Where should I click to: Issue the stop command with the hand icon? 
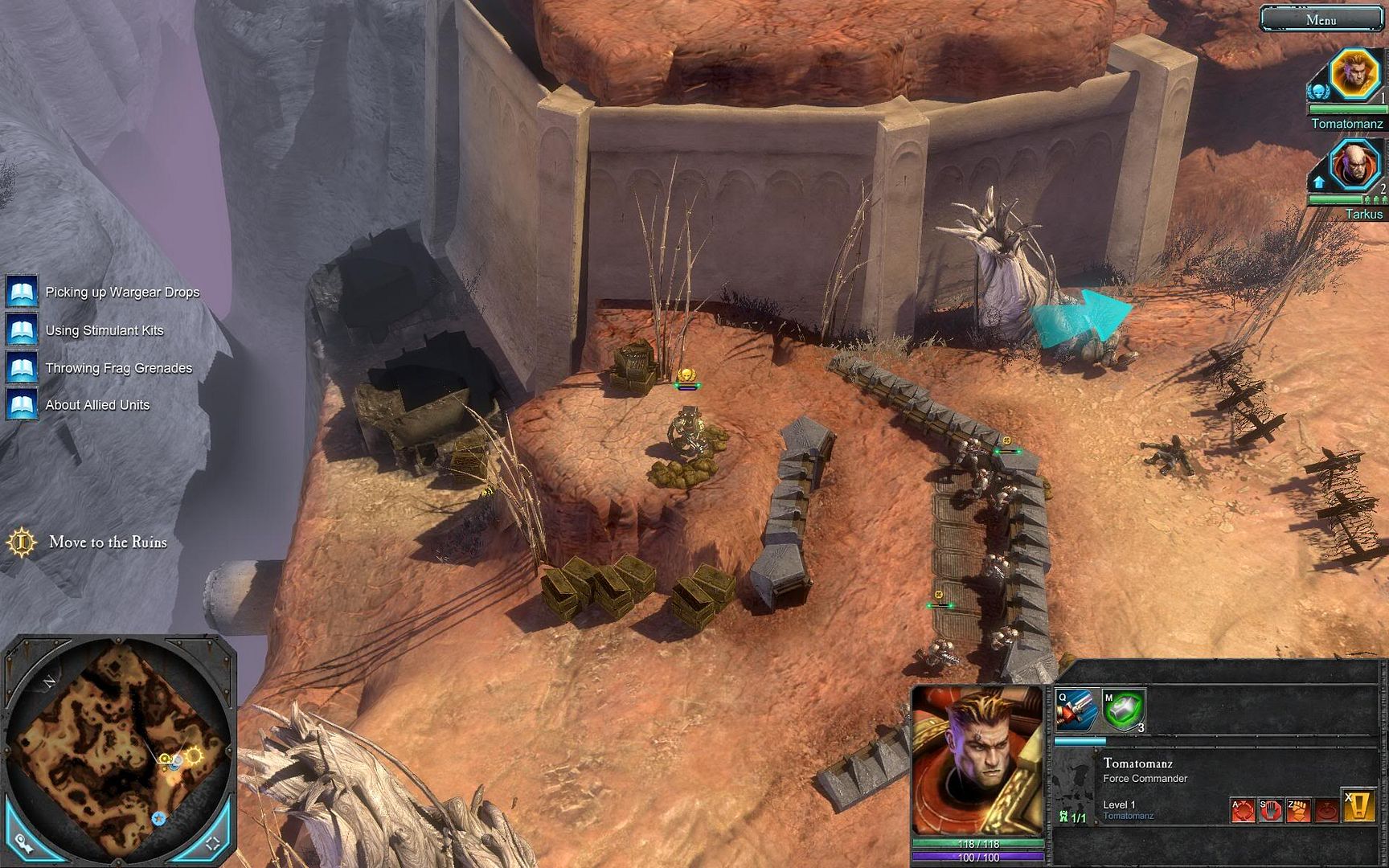(x=1271, y=809)
